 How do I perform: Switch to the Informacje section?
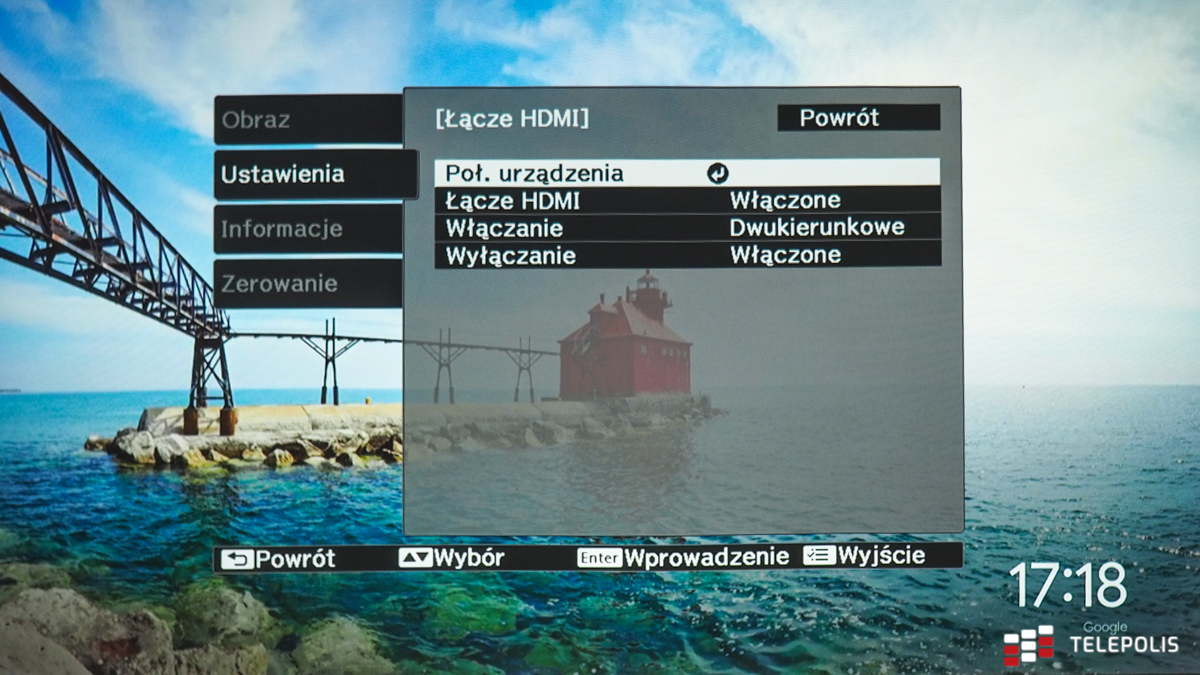pos(307,229)
